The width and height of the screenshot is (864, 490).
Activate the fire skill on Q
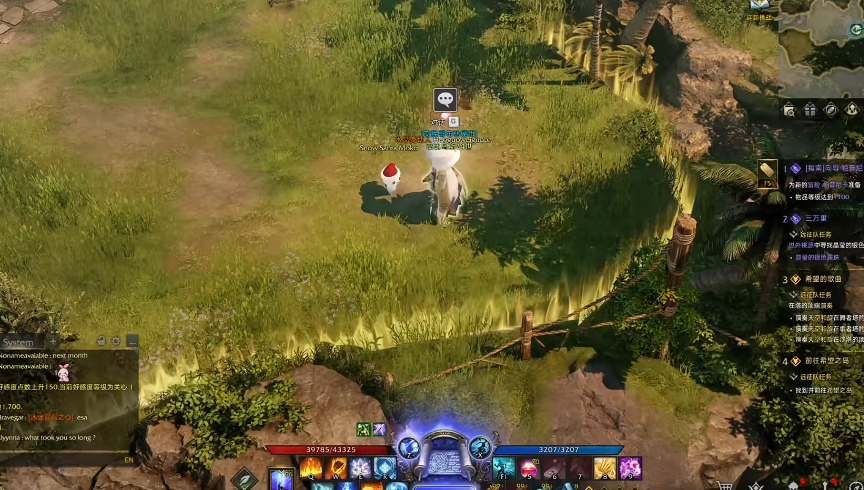[x=310, y=468]
